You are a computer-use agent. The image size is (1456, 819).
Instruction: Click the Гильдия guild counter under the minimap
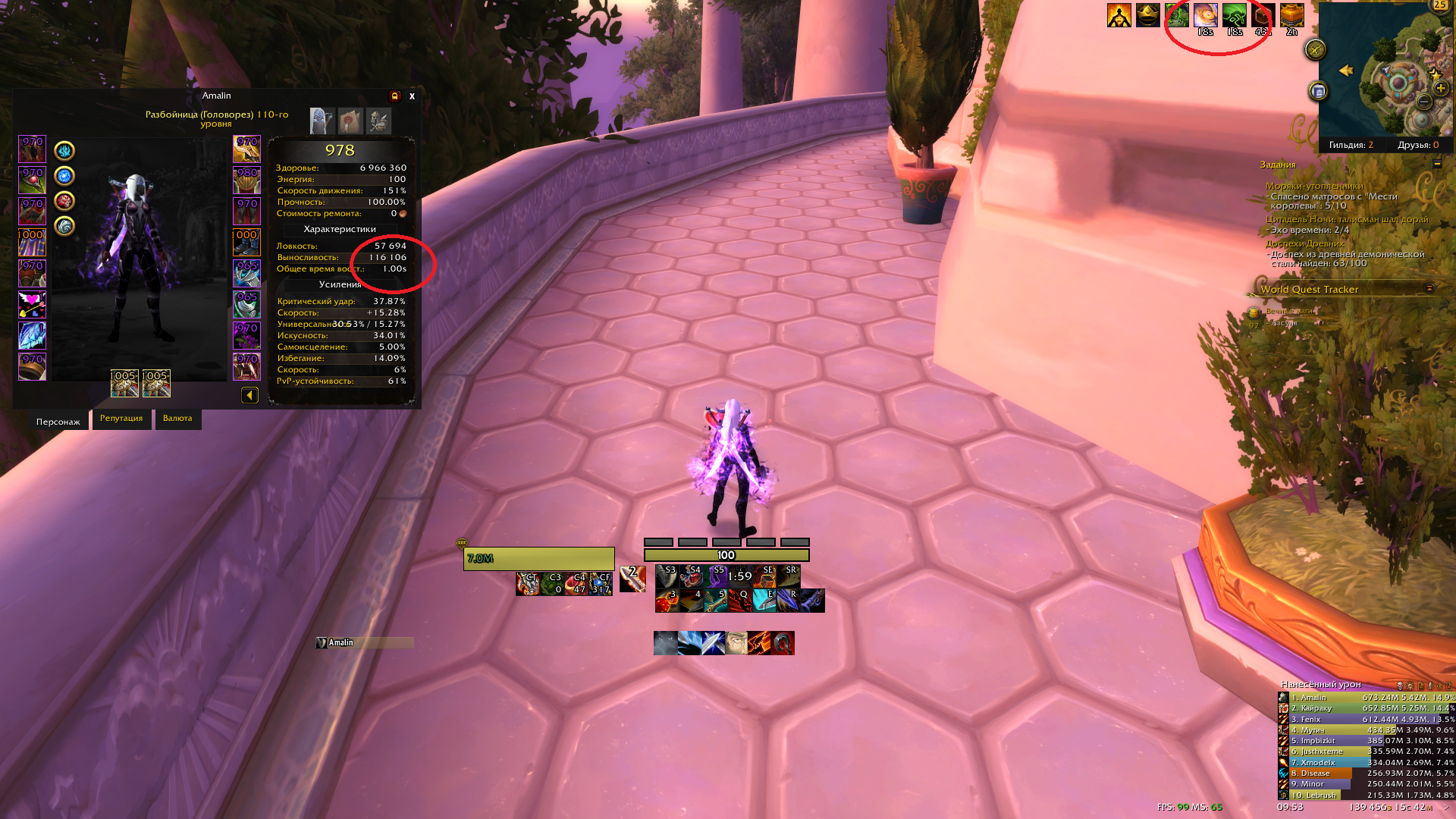pyautogui.click(x=1351, y=145)
